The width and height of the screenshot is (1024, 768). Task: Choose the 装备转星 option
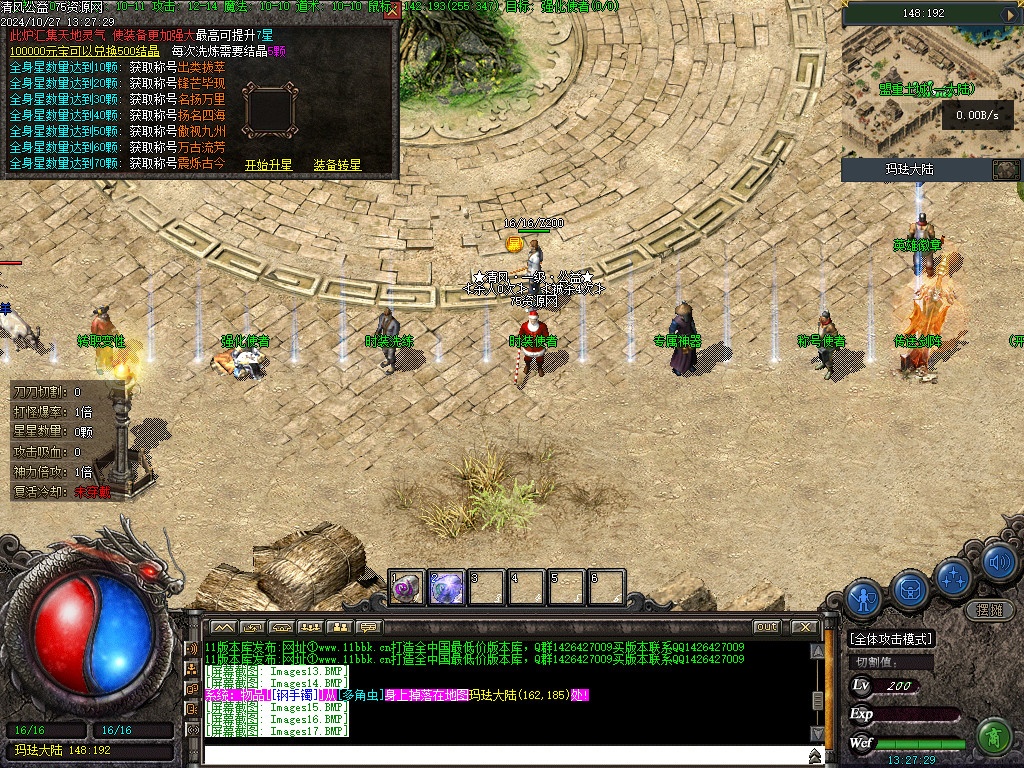pos(337,165)
